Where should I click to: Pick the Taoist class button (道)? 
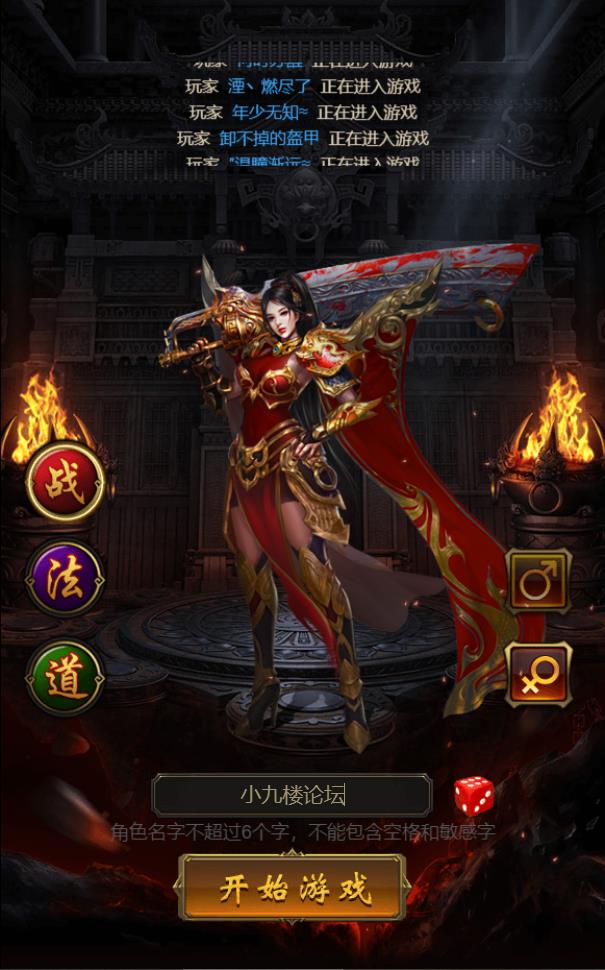(65, 677)
